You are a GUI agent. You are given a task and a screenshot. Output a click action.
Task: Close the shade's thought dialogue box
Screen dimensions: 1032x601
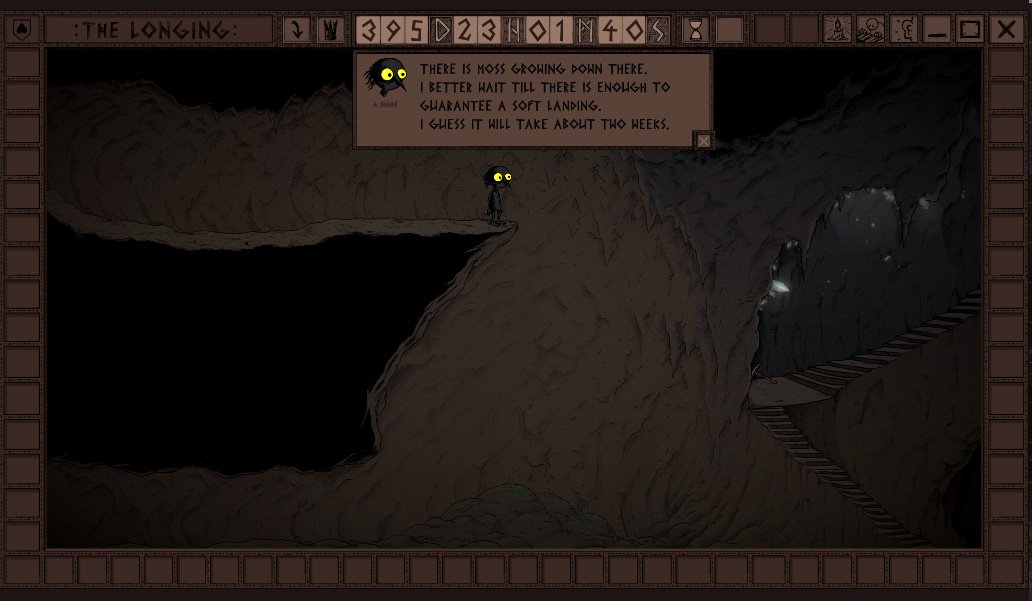703,141
